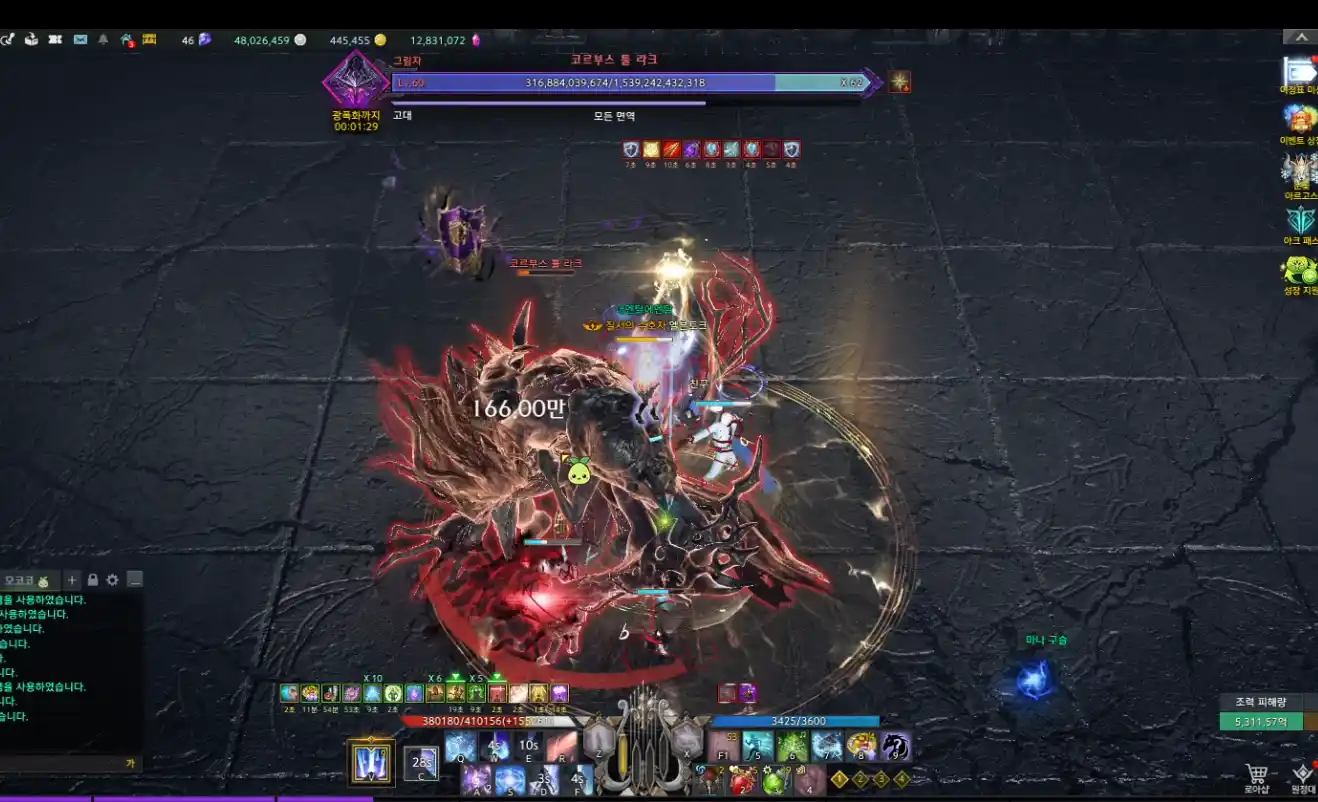Use the red potion in slot 2
The width and height of the screenshot is (1318, 802).
coord(741,780)
